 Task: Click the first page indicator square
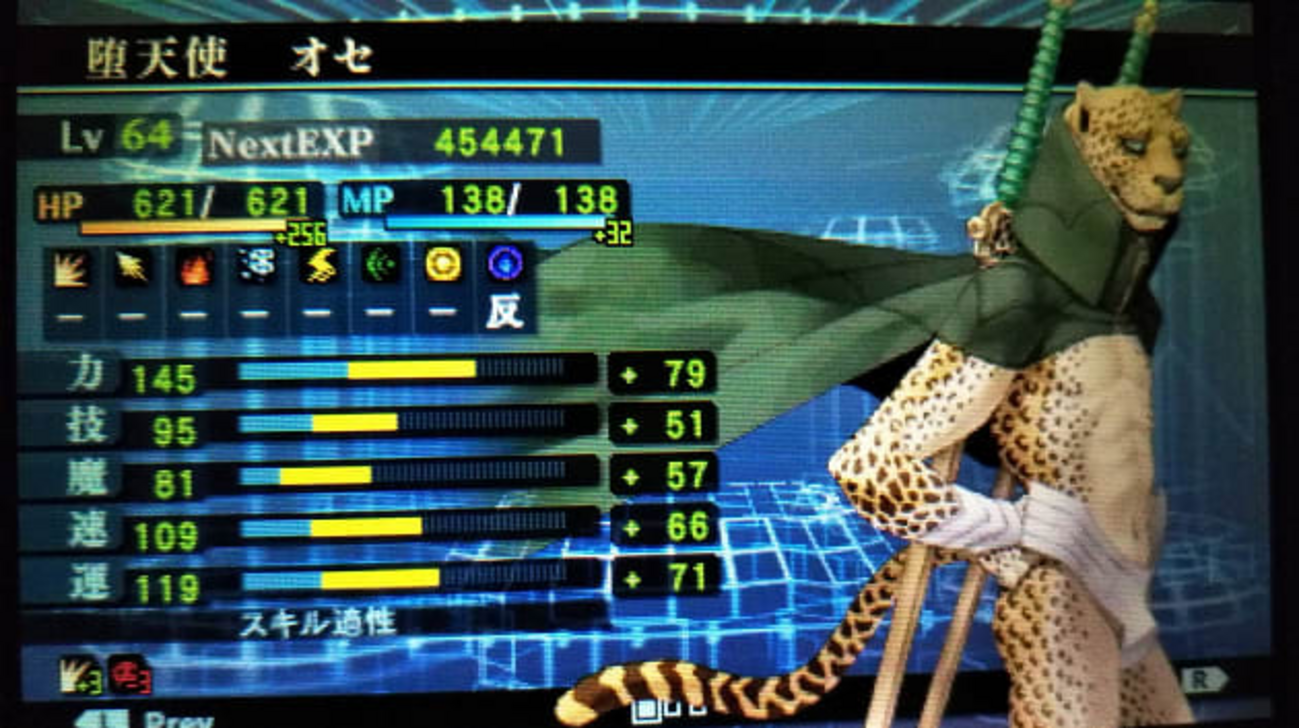point(647,711)
